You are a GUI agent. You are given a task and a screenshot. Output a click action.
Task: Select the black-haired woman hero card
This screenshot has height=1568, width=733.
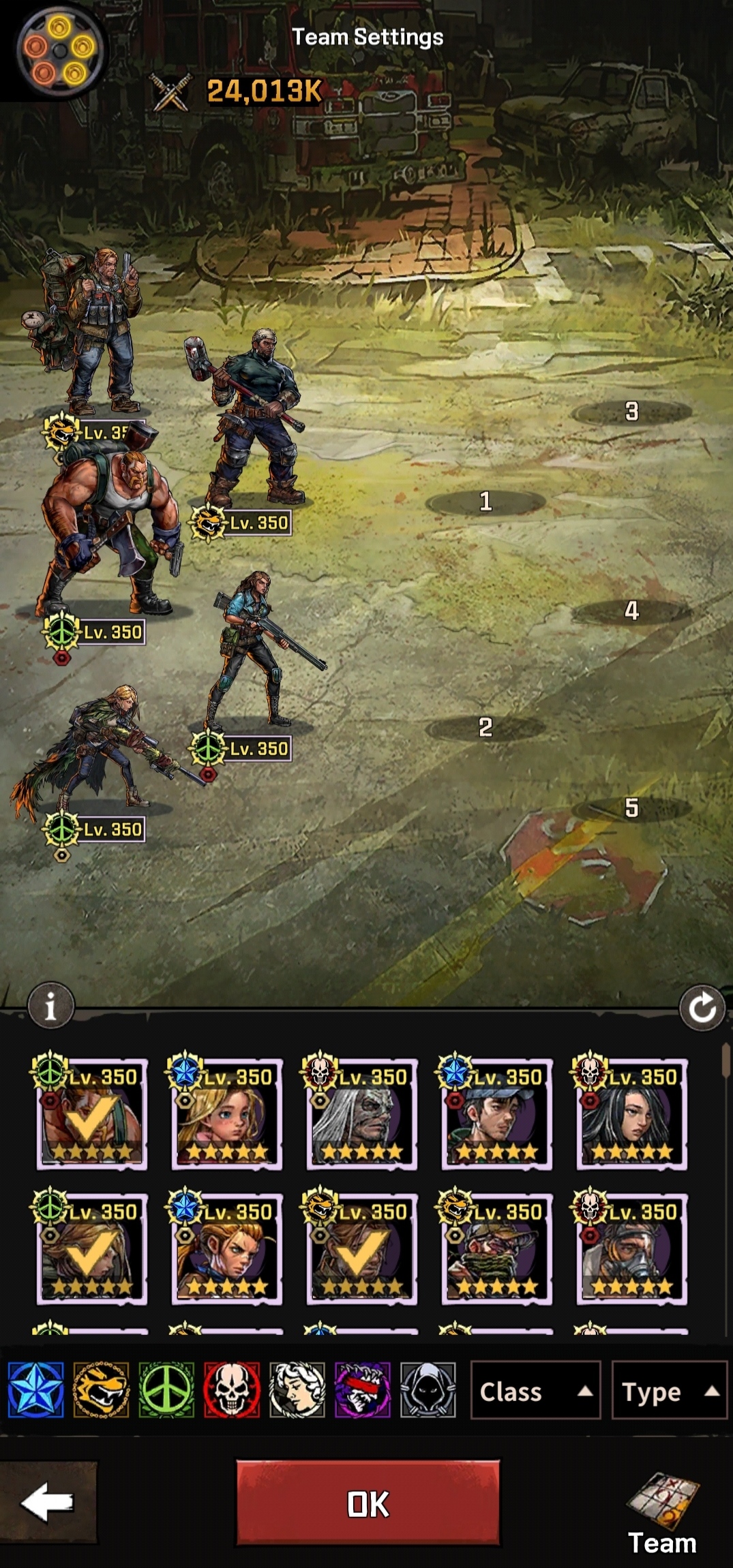pyautogui.click(x=631, y=1115)
